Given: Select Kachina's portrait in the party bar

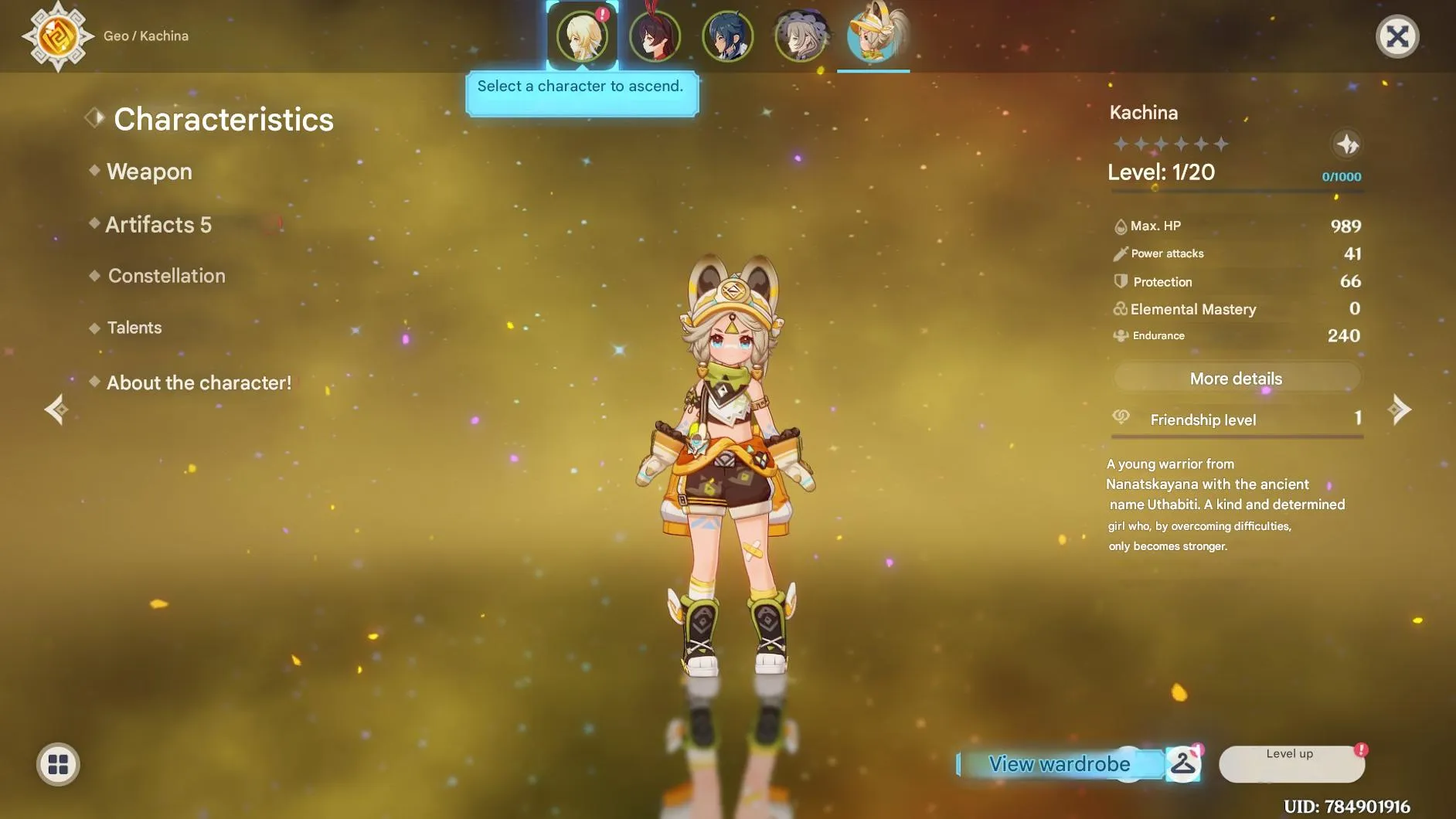Looking at the screenshot, I should pyautogui.click(x=873, y=36).
